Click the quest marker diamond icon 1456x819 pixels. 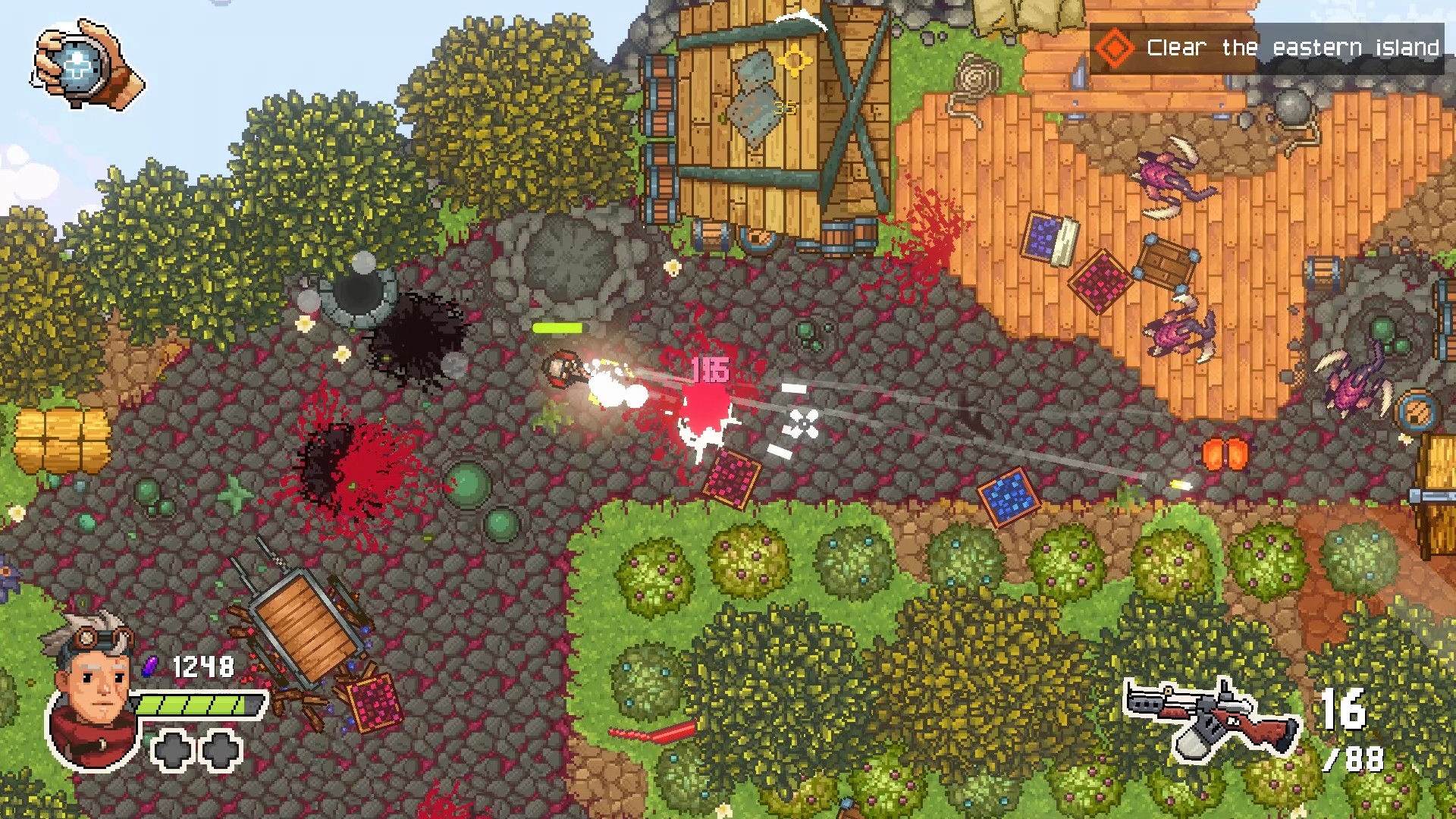[1115, 47]
